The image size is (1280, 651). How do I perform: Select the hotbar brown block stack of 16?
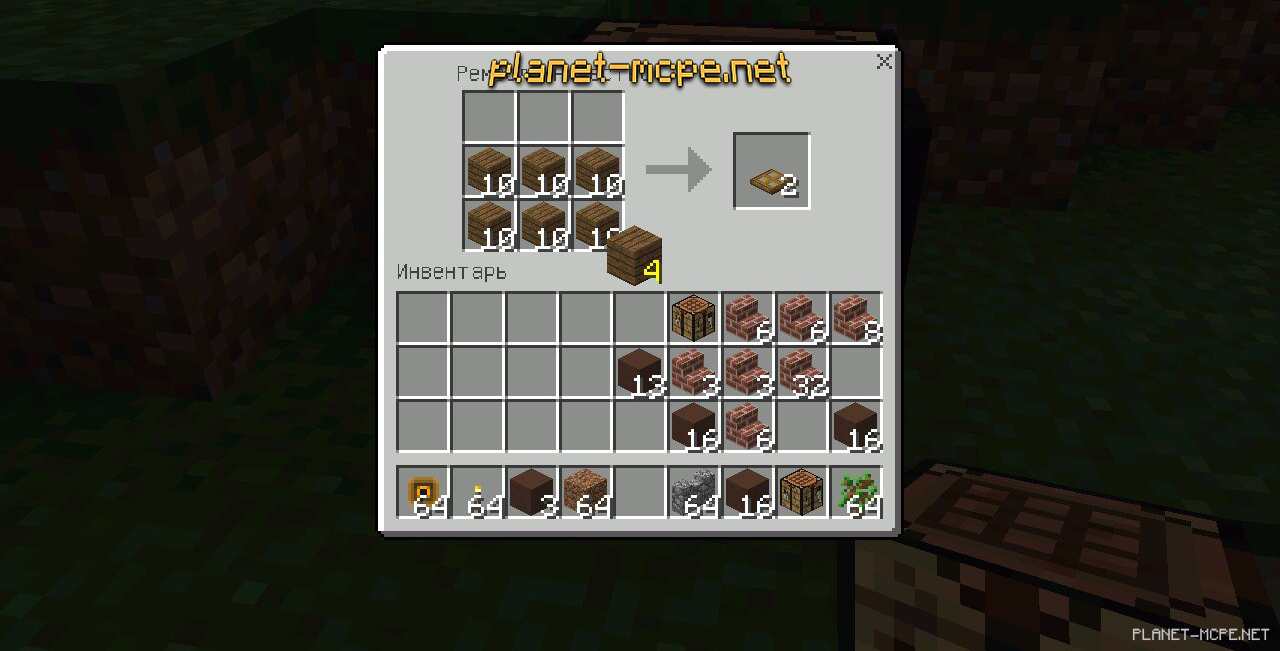(x=747, y=492)
